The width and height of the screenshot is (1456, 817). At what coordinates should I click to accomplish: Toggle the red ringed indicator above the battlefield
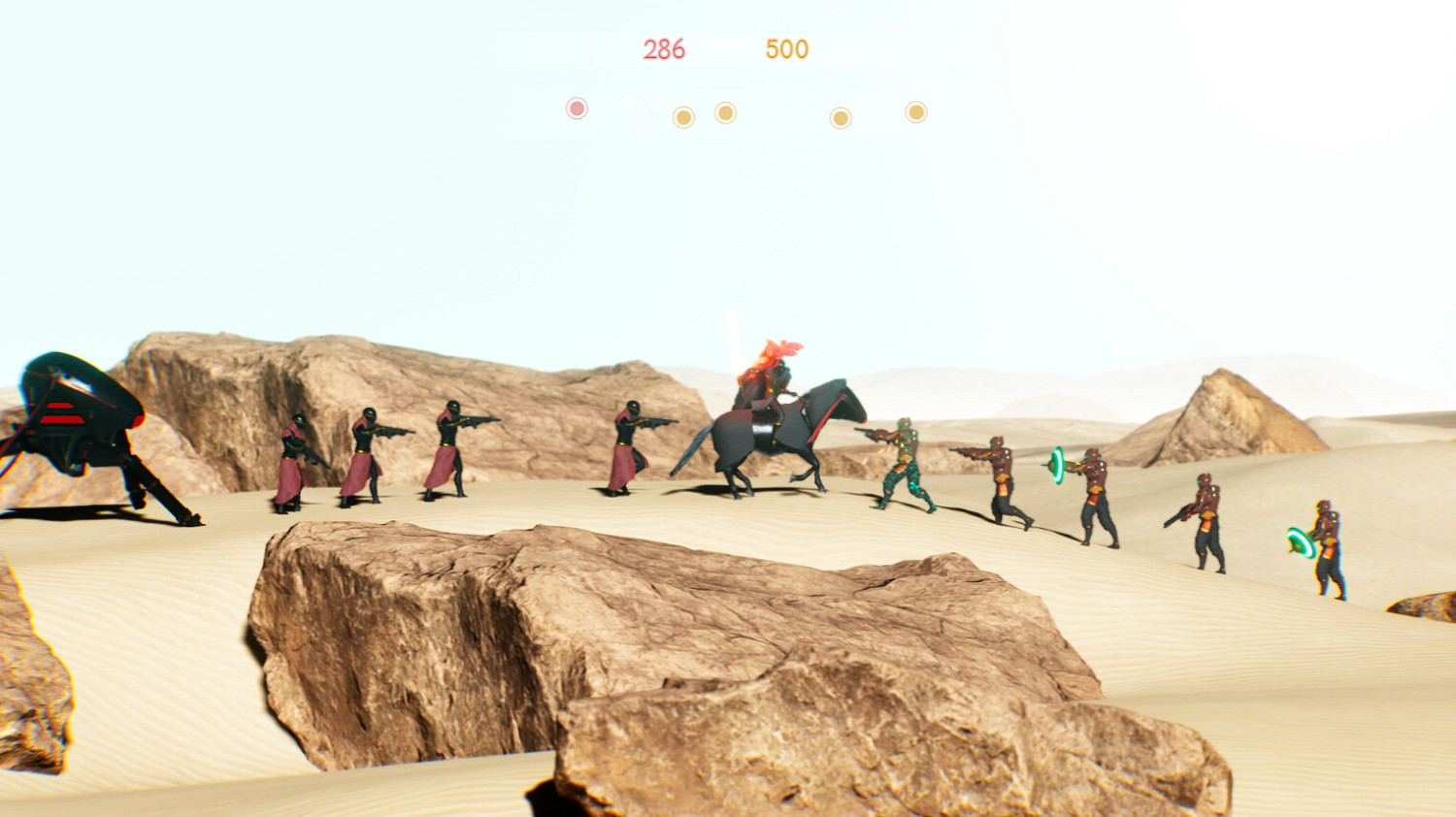(x=577, y=110)
